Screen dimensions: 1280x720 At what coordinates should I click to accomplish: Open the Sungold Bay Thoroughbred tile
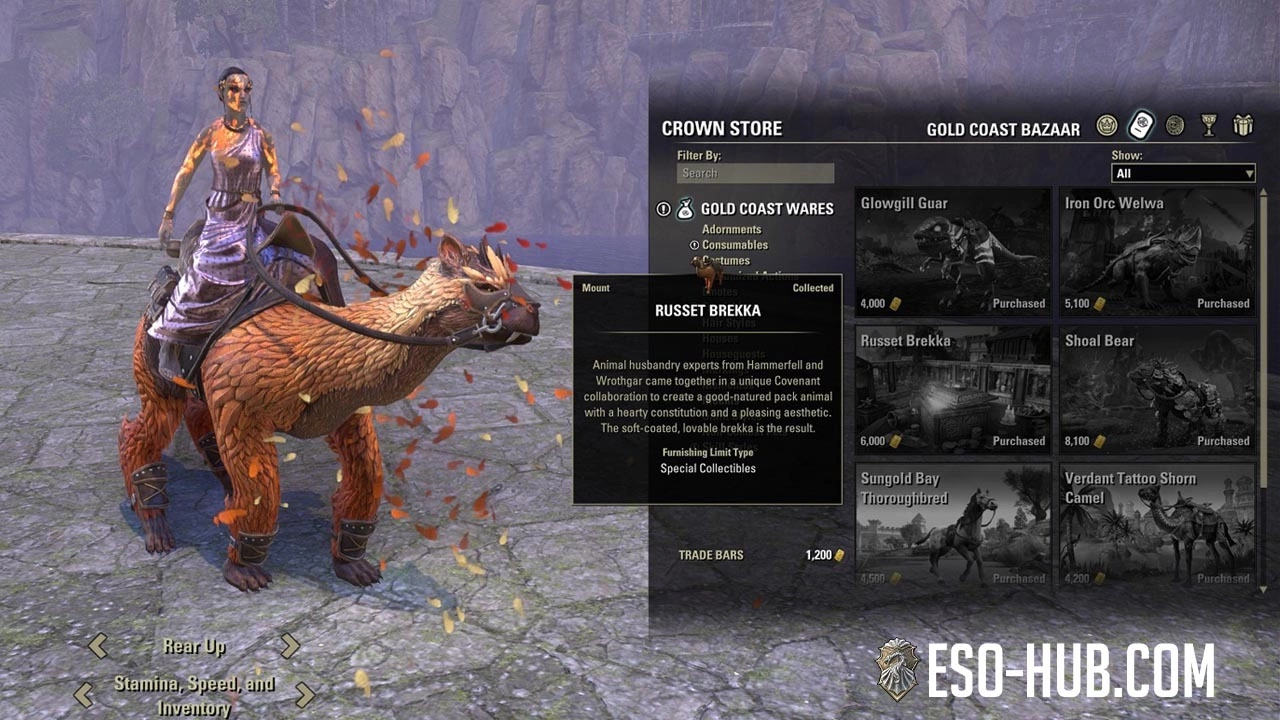click(953, 524)
